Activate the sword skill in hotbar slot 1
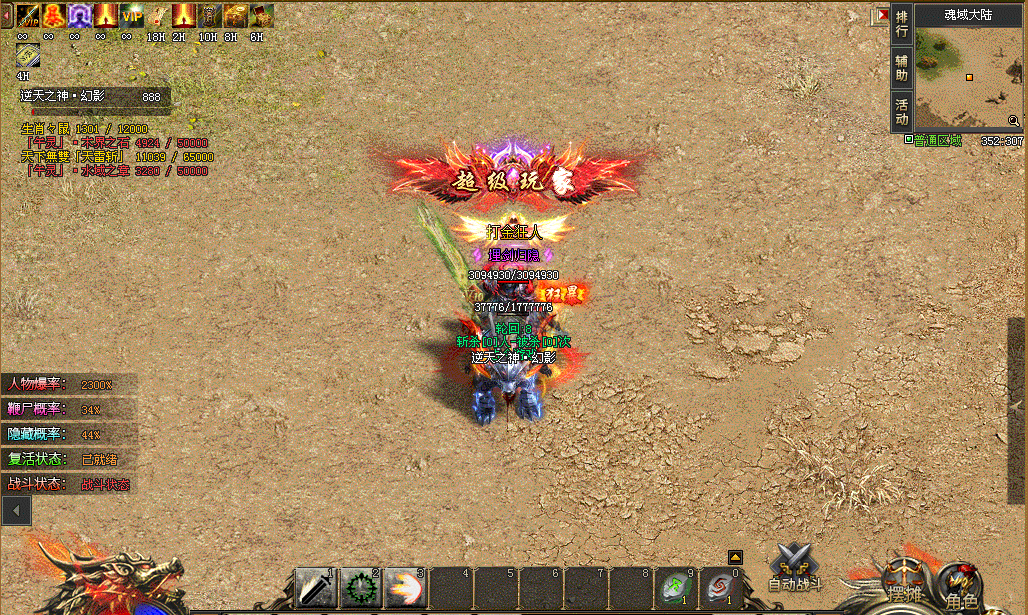This screenshot has height=615, width=1028. pos(316,588)
